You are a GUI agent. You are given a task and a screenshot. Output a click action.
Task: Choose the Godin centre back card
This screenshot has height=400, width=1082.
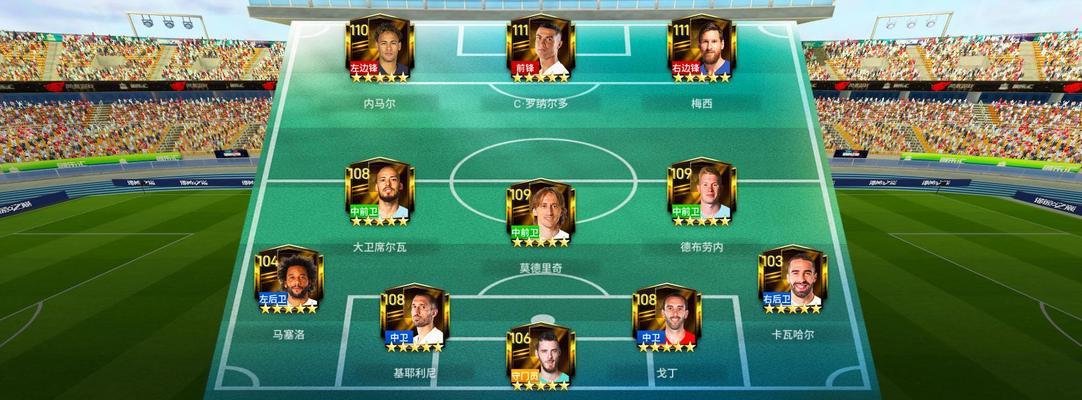pyautogui.click(x=666, y=319)
